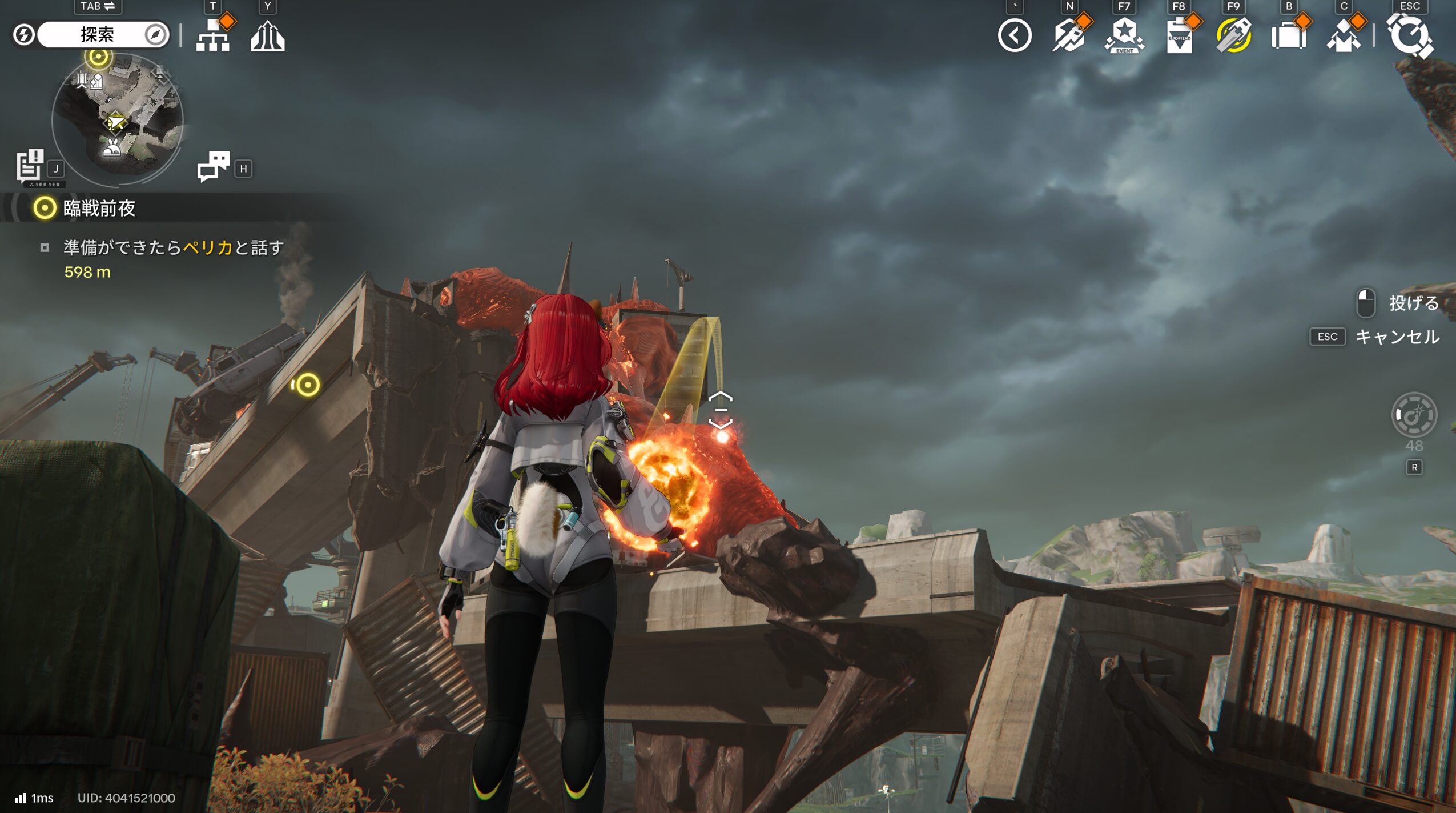Open the chat speech-bubbles icon

213,166
